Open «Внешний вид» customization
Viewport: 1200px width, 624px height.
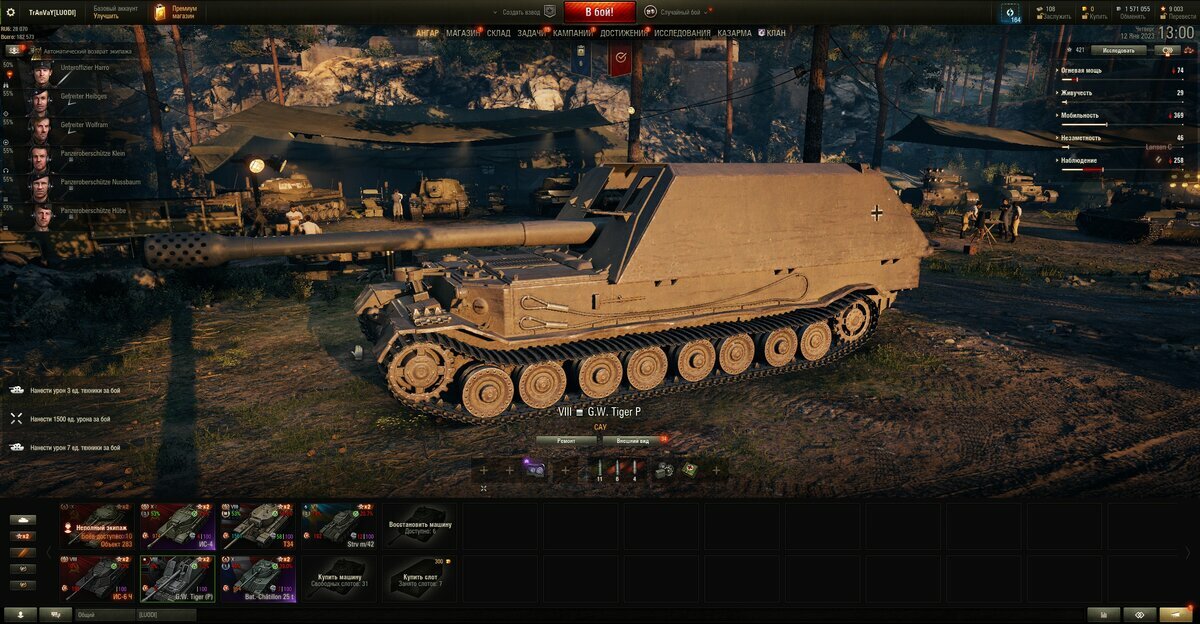[x=632, y=440]
